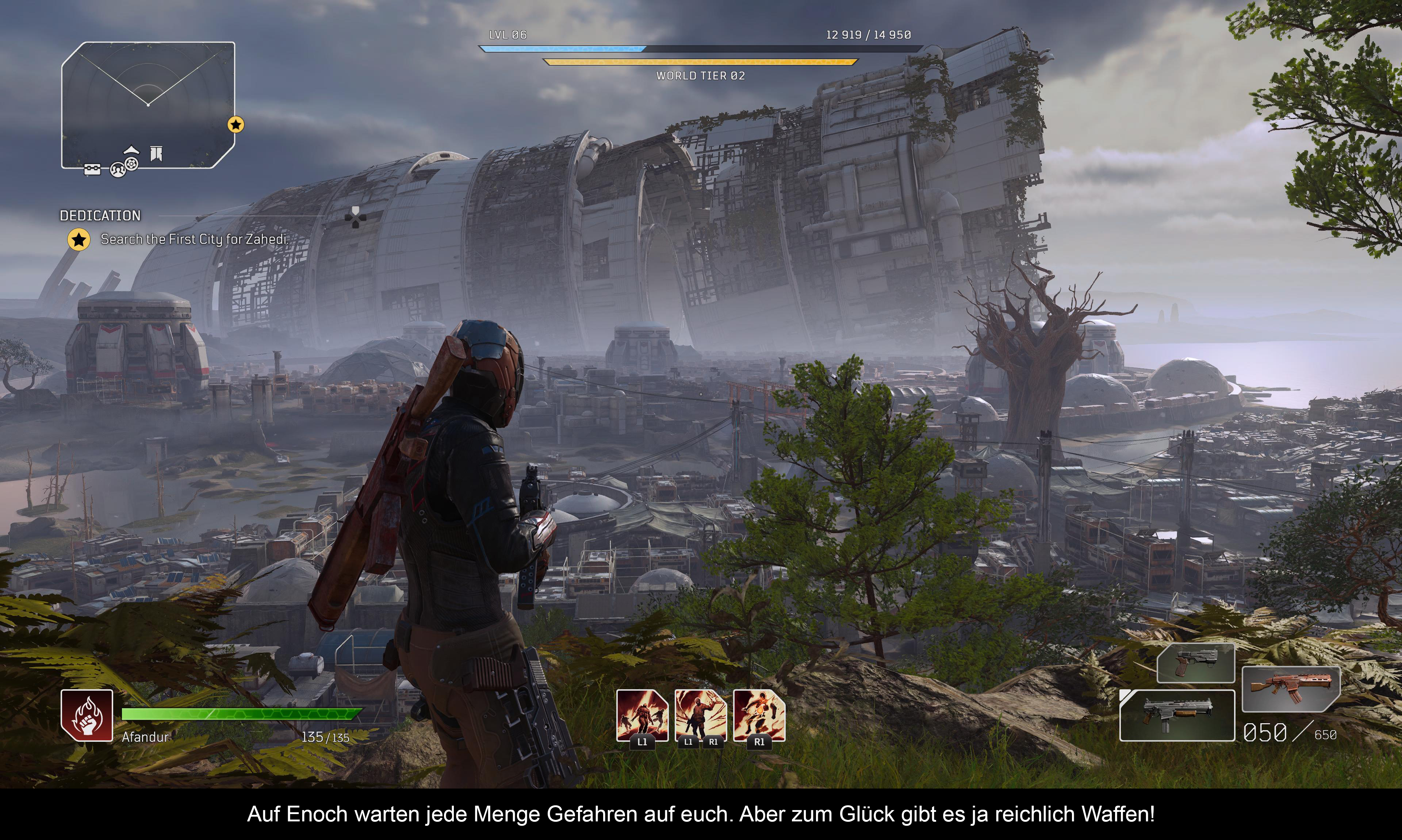Viewport: 1402px width, 840px height.
Task: Select the grey submachine gun slot
Action: (1177, 715)
